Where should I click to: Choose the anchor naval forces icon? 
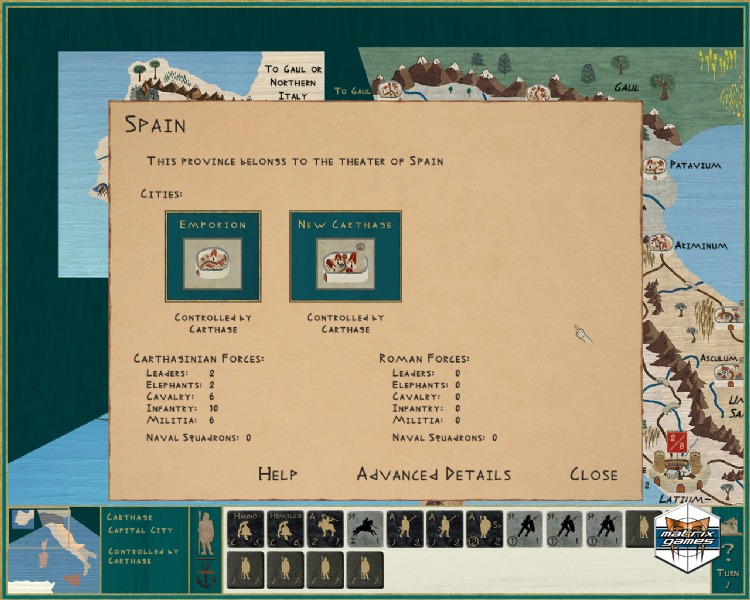(x=204, y=578)
